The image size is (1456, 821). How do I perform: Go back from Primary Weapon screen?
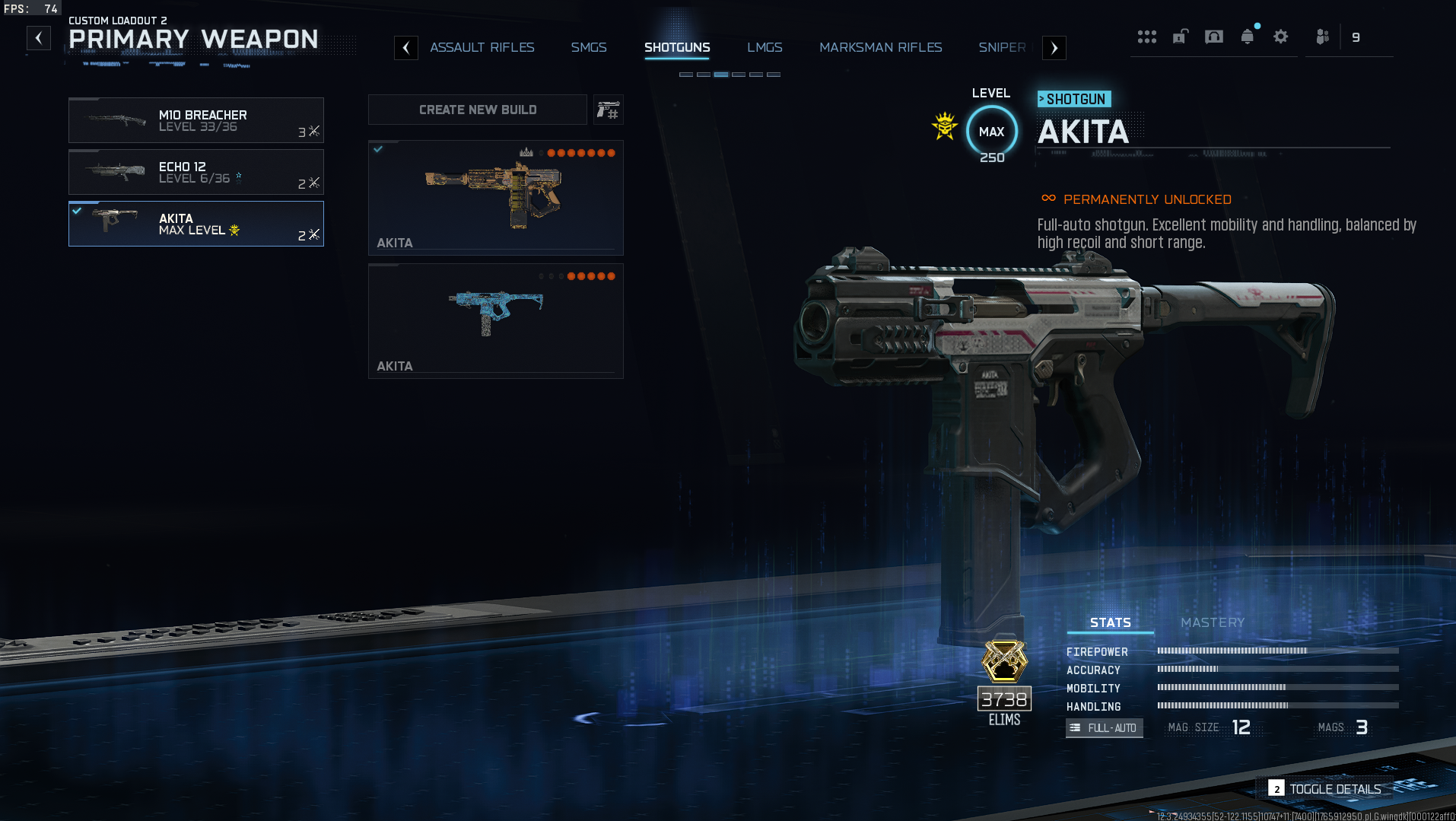(x=39, y=38)
